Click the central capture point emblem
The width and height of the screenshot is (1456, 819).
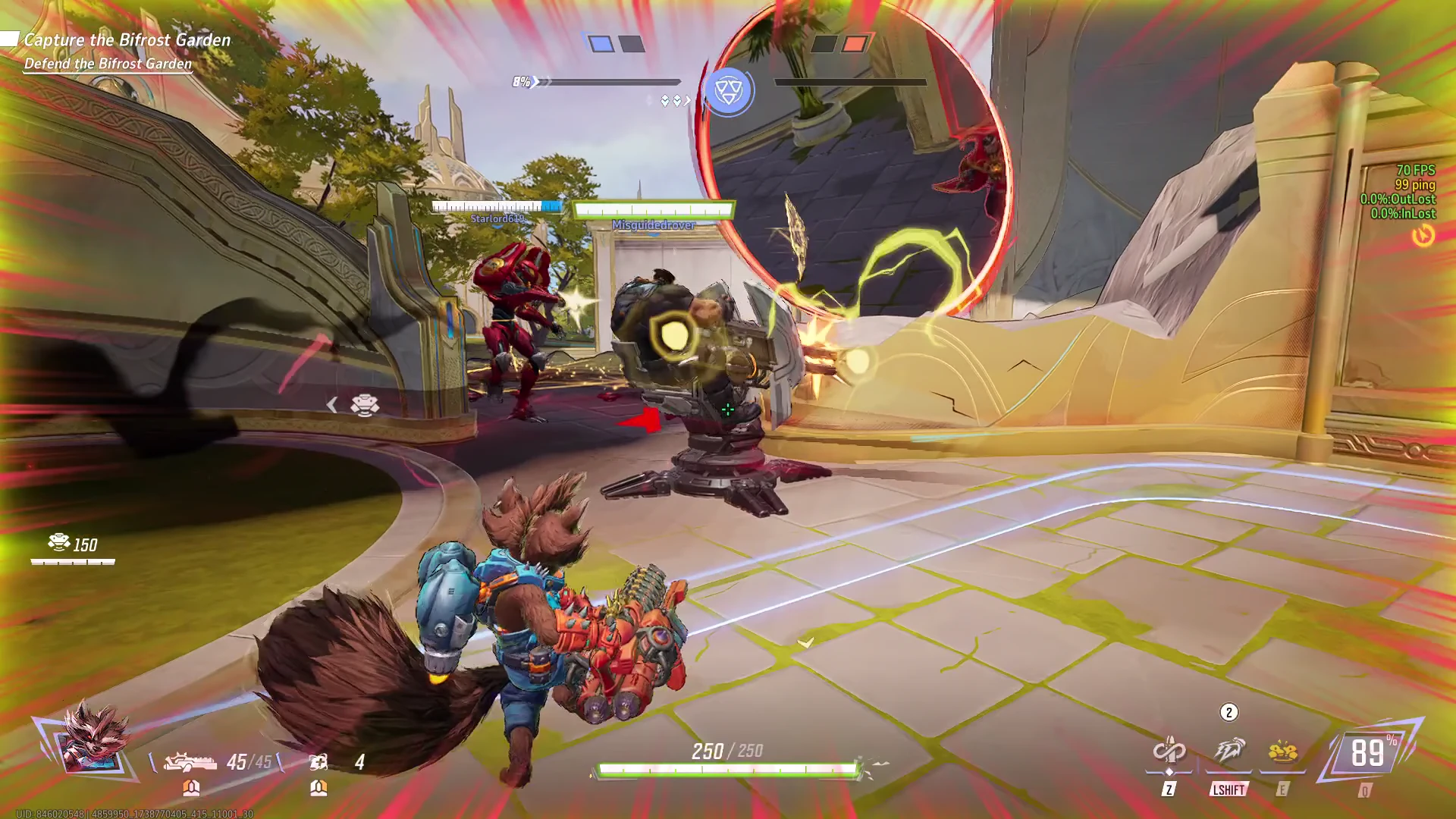[728, 91]
